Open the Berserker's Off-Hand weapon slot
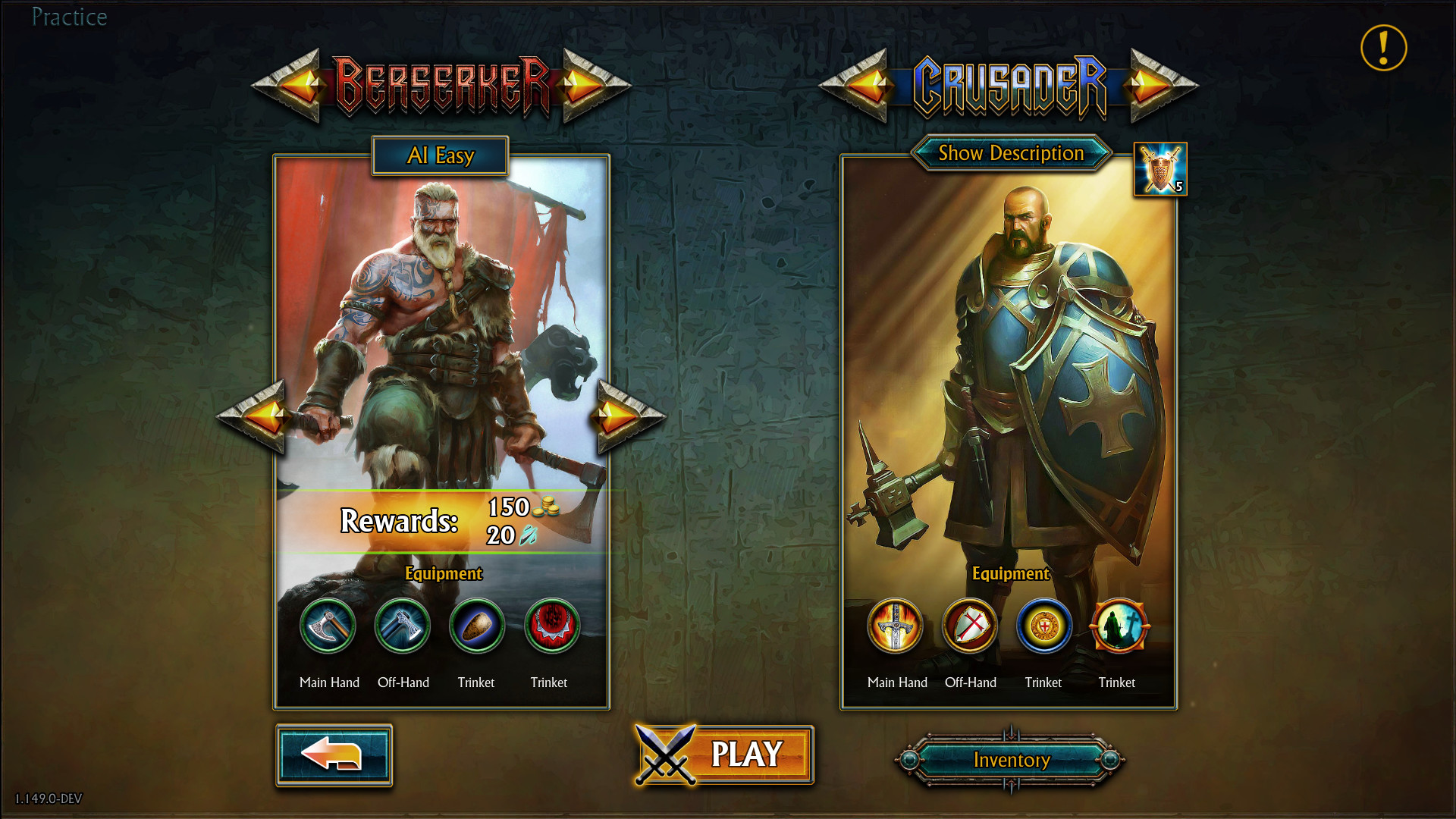1456x819 pixels. click(403, 626)
